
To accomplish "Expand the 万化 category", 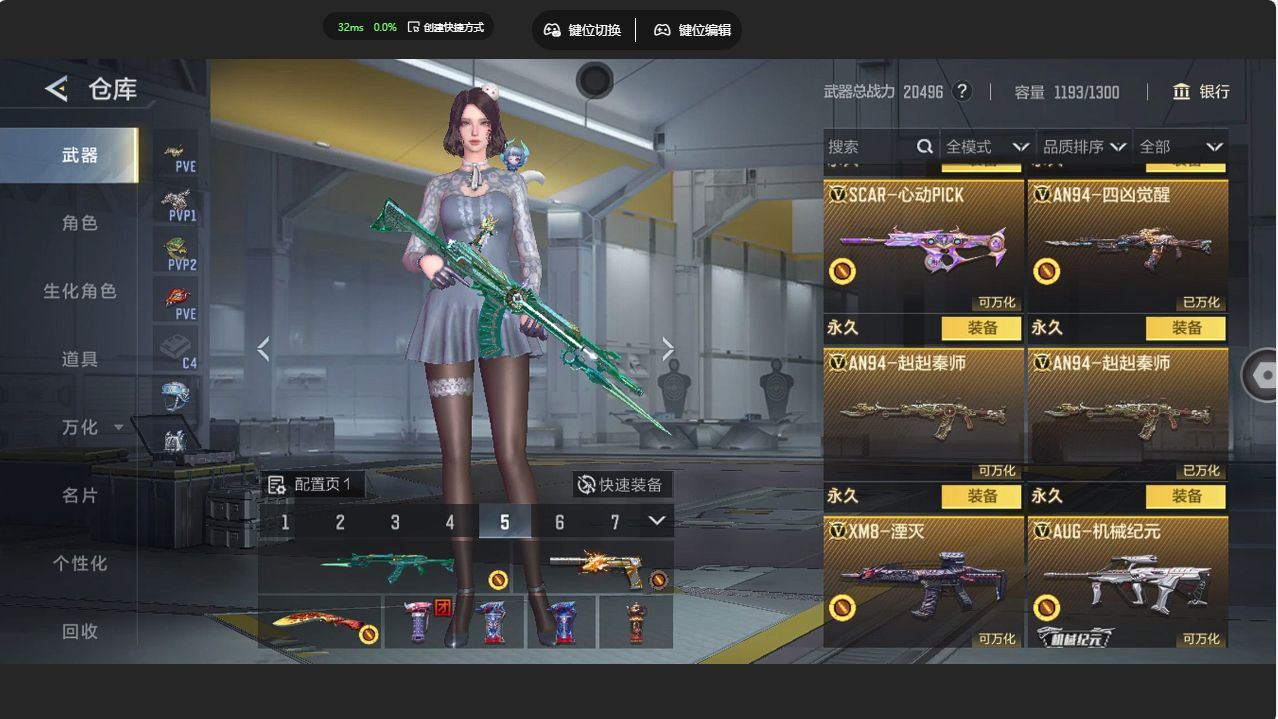I will (90, 427).
